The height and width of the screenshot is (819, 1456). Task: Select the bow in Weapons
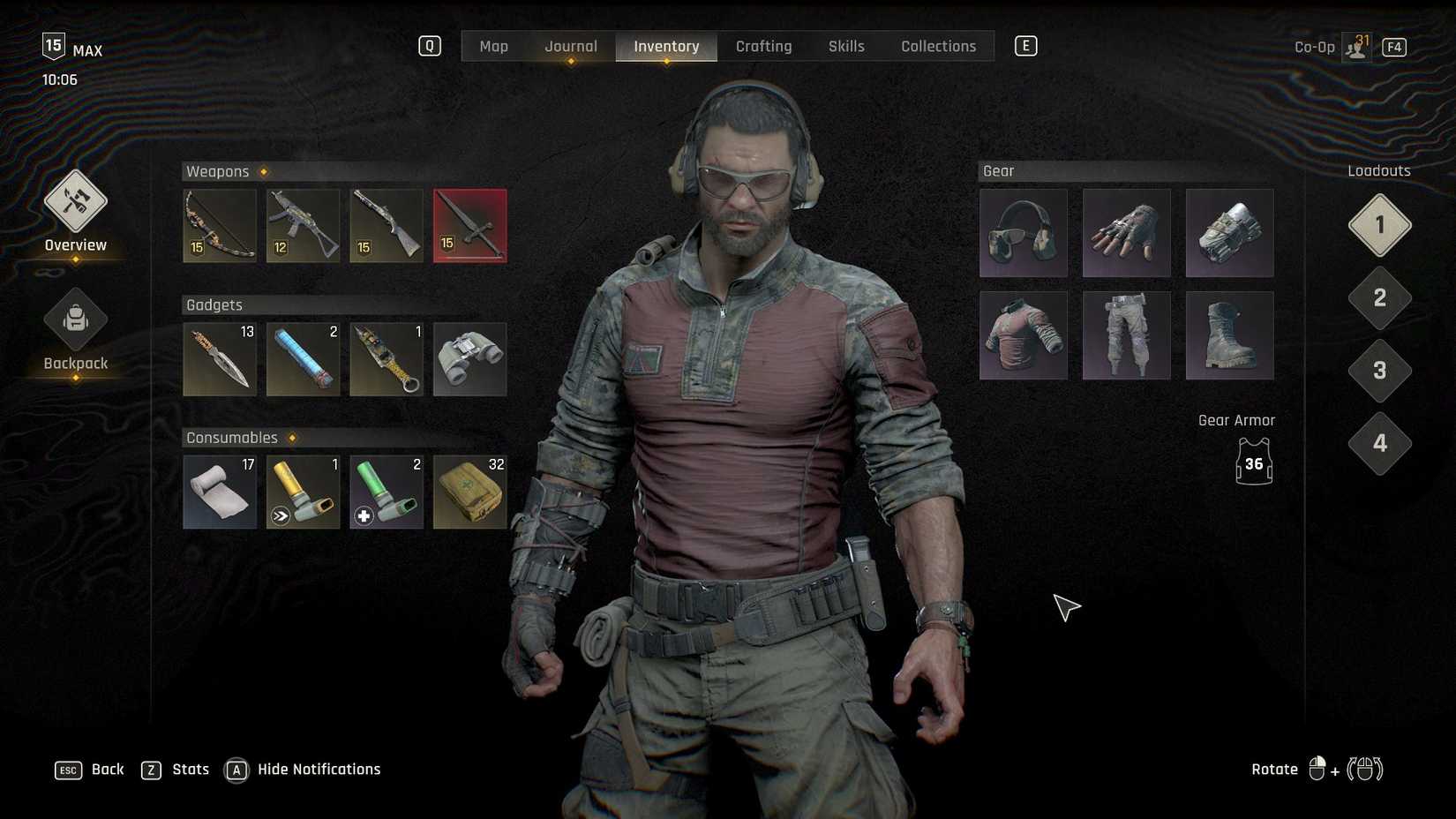(219, 226)
